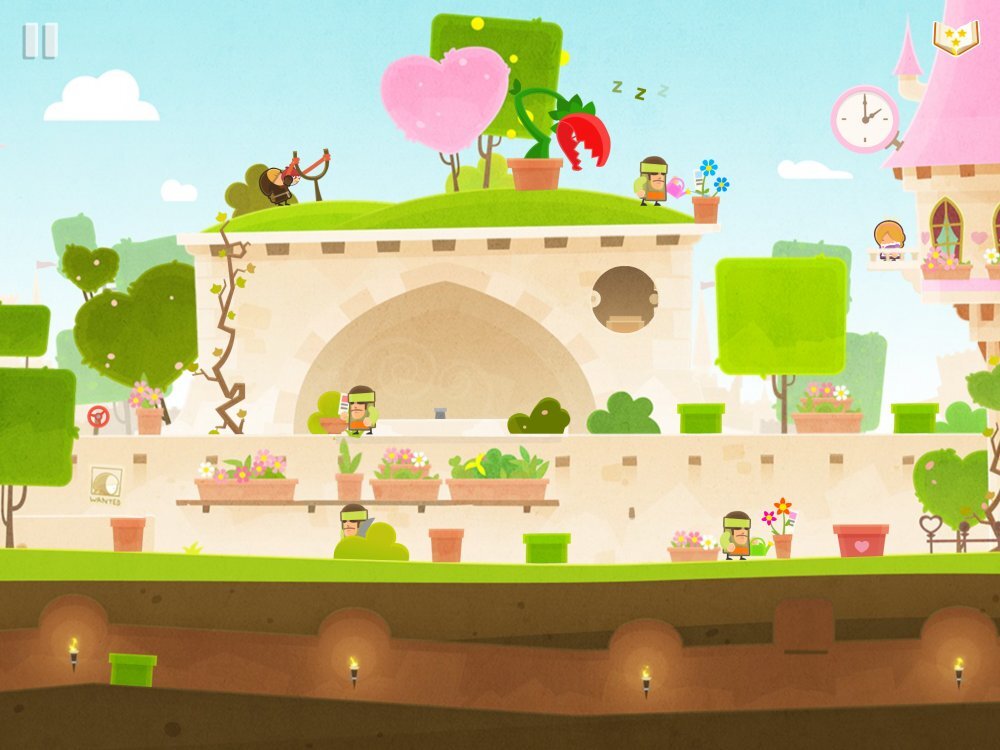Screen dimensions: 1000x750
Task: Pause the game
Action: coord(40,41)
